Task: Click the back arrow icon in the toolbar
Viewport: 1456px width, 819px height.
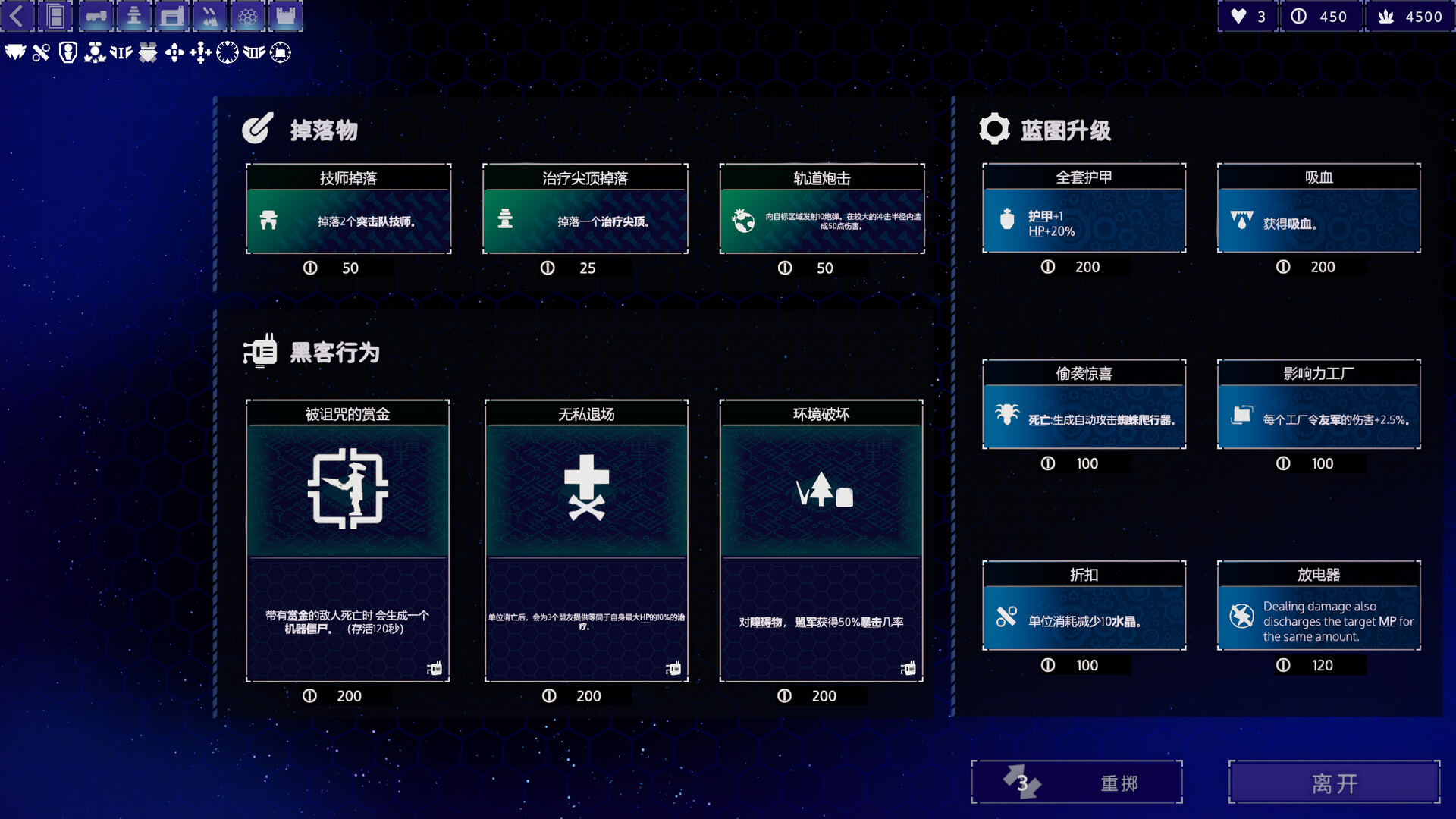Action: (x=17, y=15)
